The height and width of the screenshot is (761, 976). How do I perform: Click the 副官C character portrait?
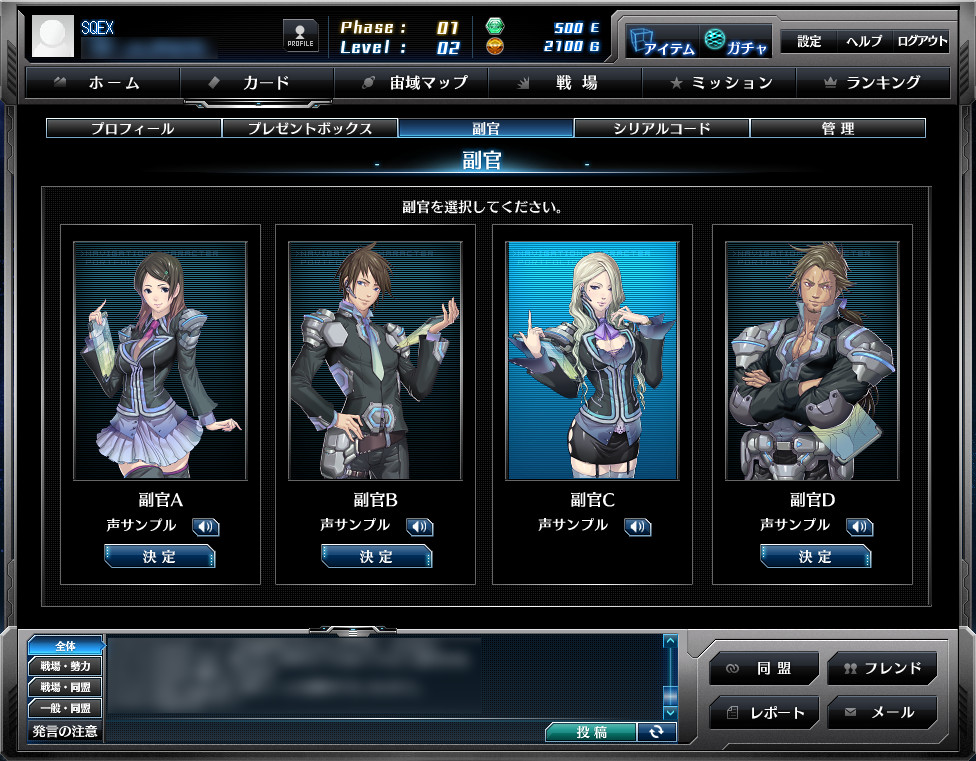[x=592, y=360]
